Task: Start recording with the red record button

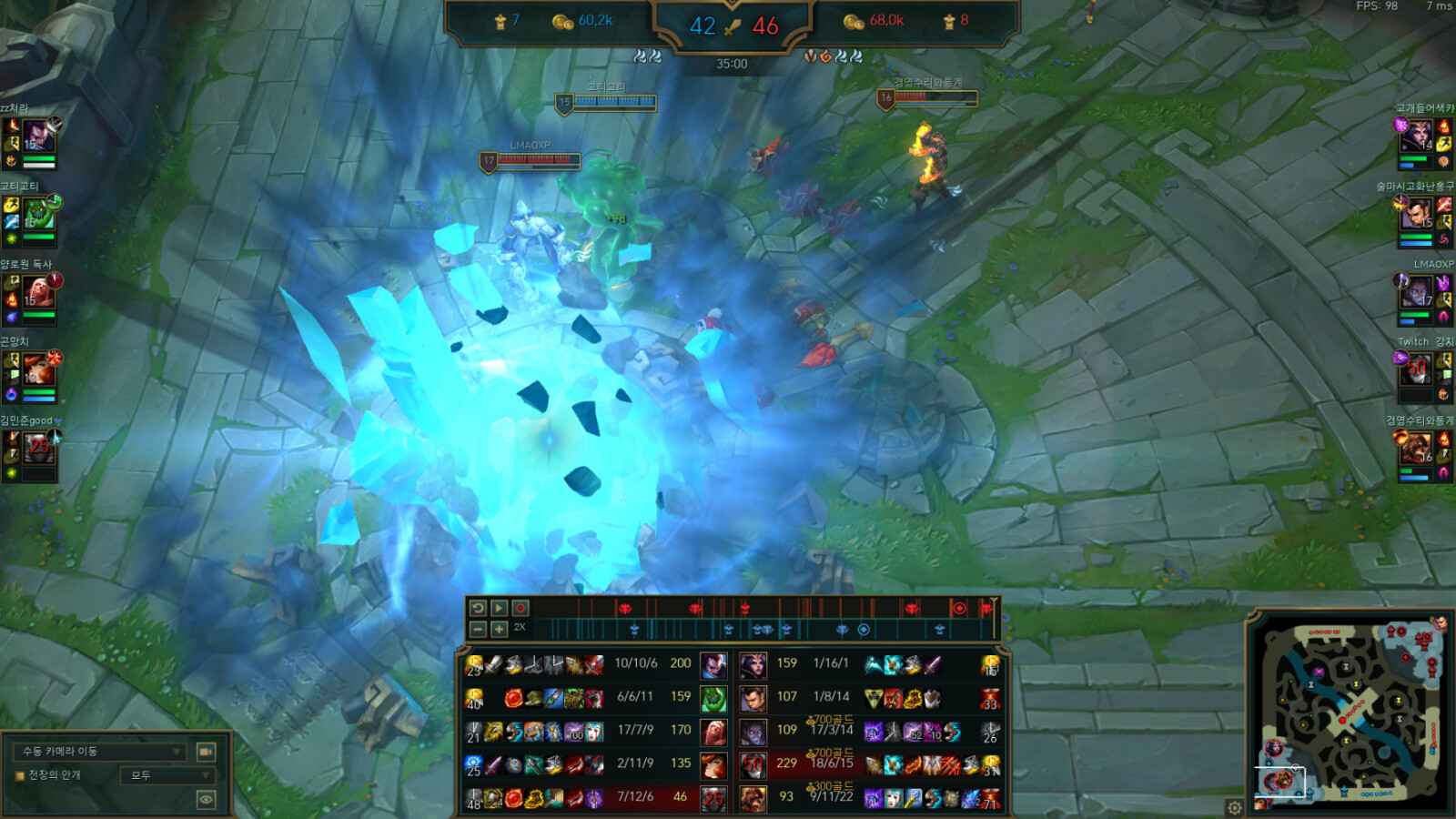Action: (521, 608)
